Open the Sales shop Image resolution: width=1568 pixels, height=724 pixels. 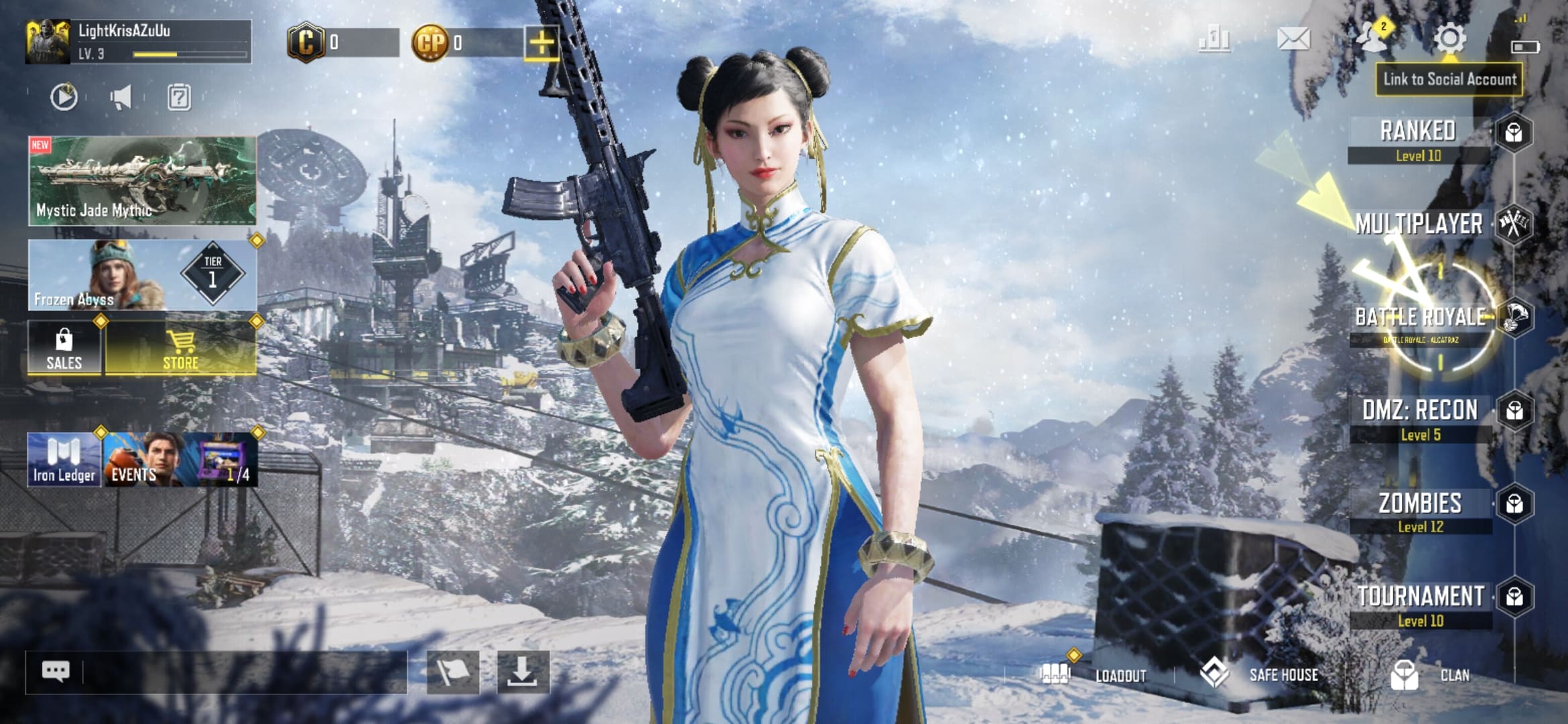tap(64, 349)
